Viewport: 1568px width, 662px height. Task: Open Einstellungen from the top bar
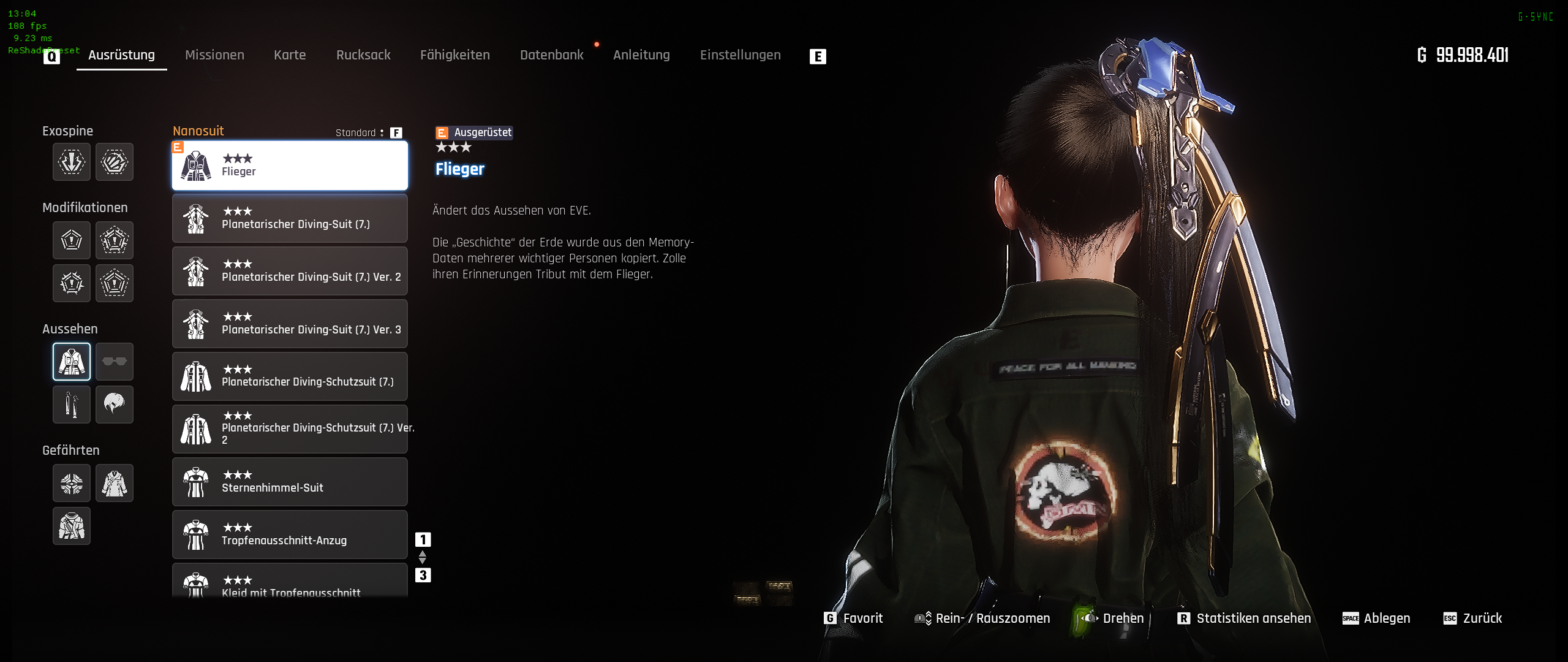tap(740, 55)
